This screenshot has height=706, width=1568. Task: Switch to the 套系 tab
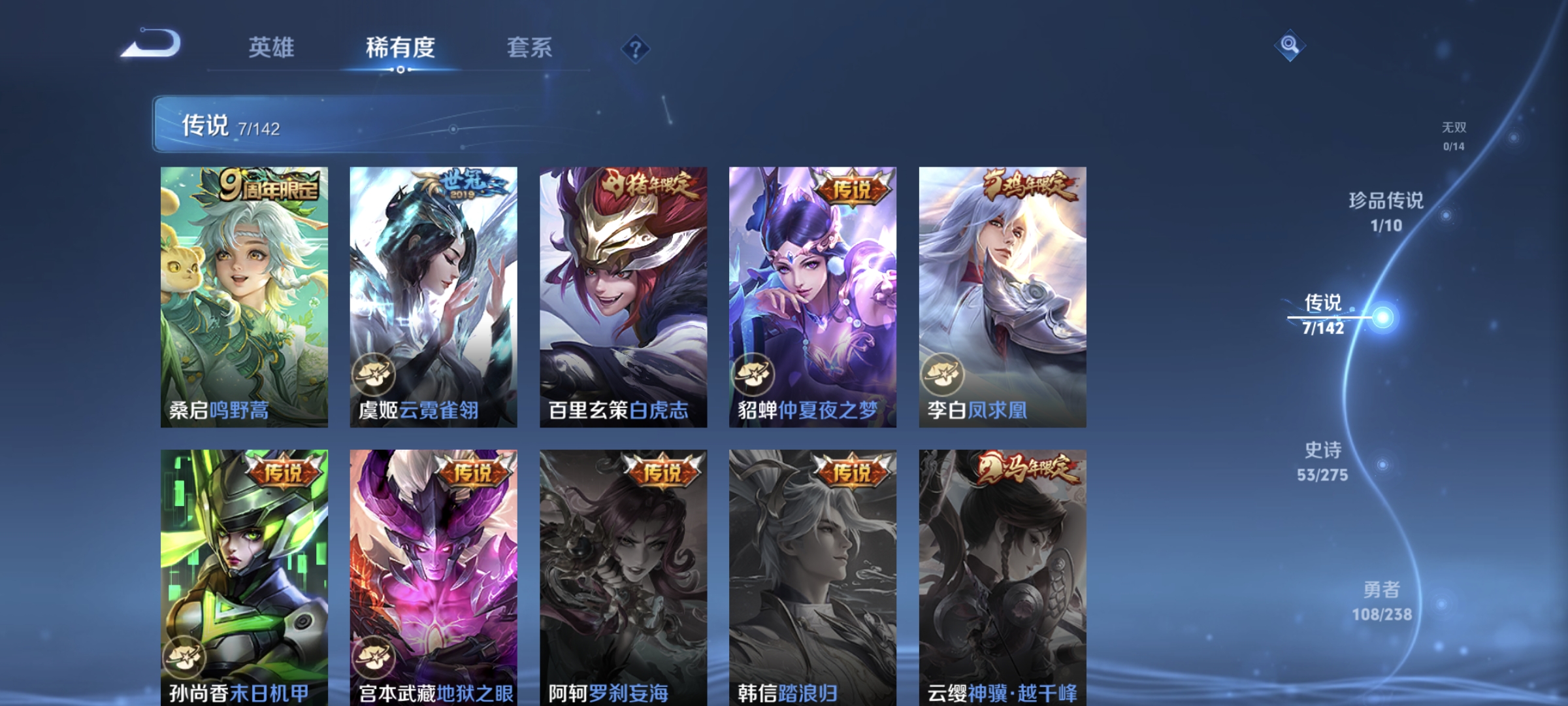click(529, 47)
